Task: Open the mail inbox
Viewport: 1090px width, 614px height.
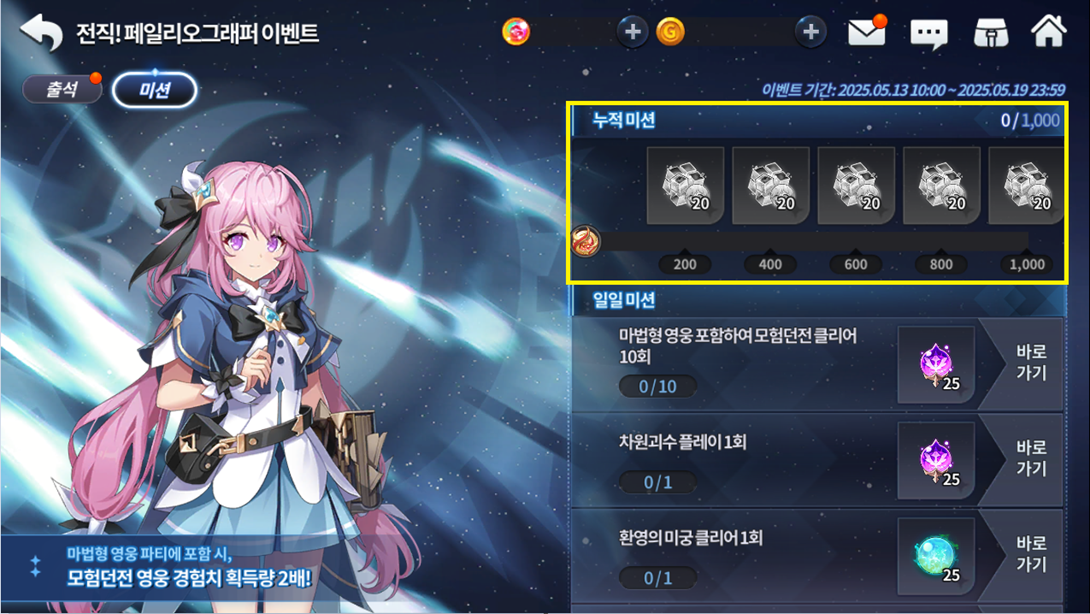Action: pos(866,32)
